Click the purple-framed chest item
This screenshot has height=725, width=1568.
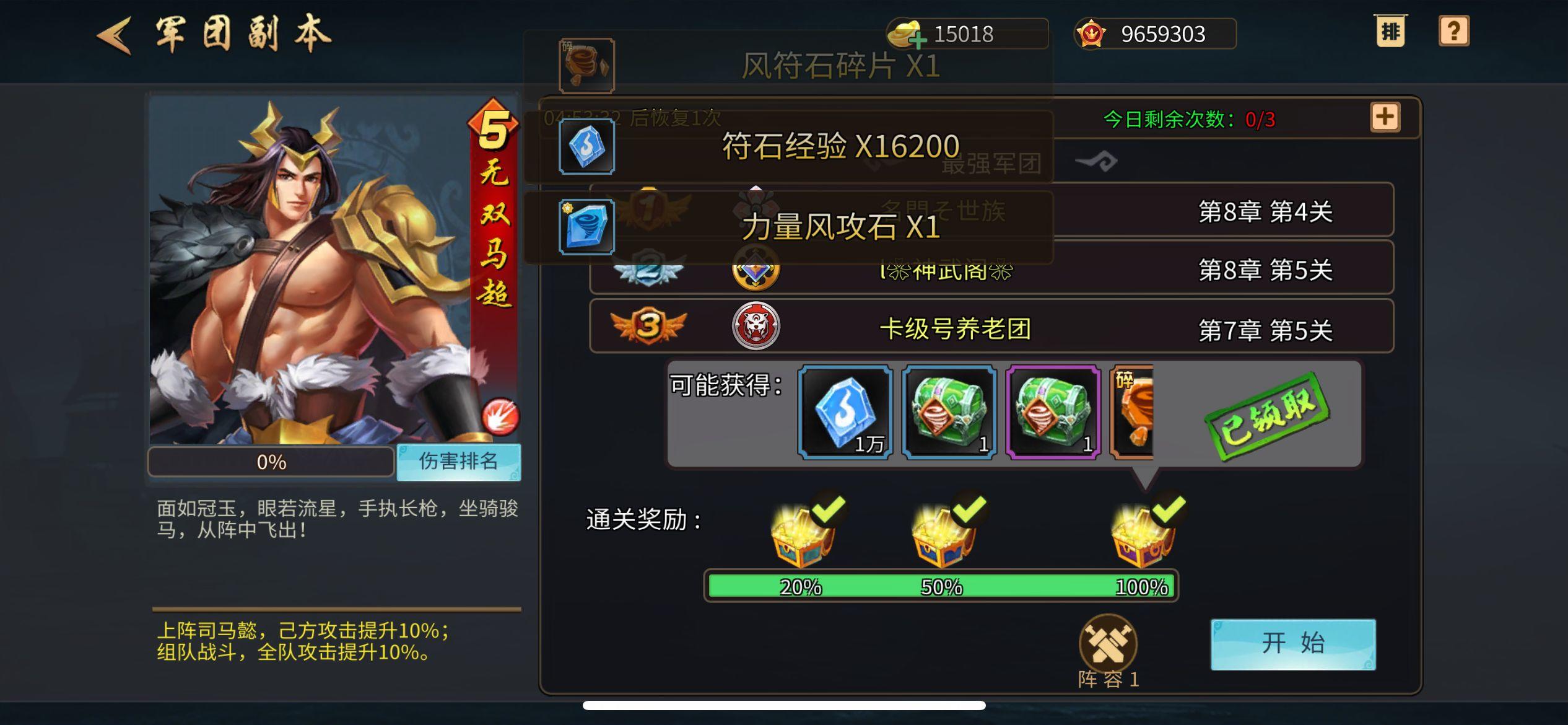(1053, 413)
